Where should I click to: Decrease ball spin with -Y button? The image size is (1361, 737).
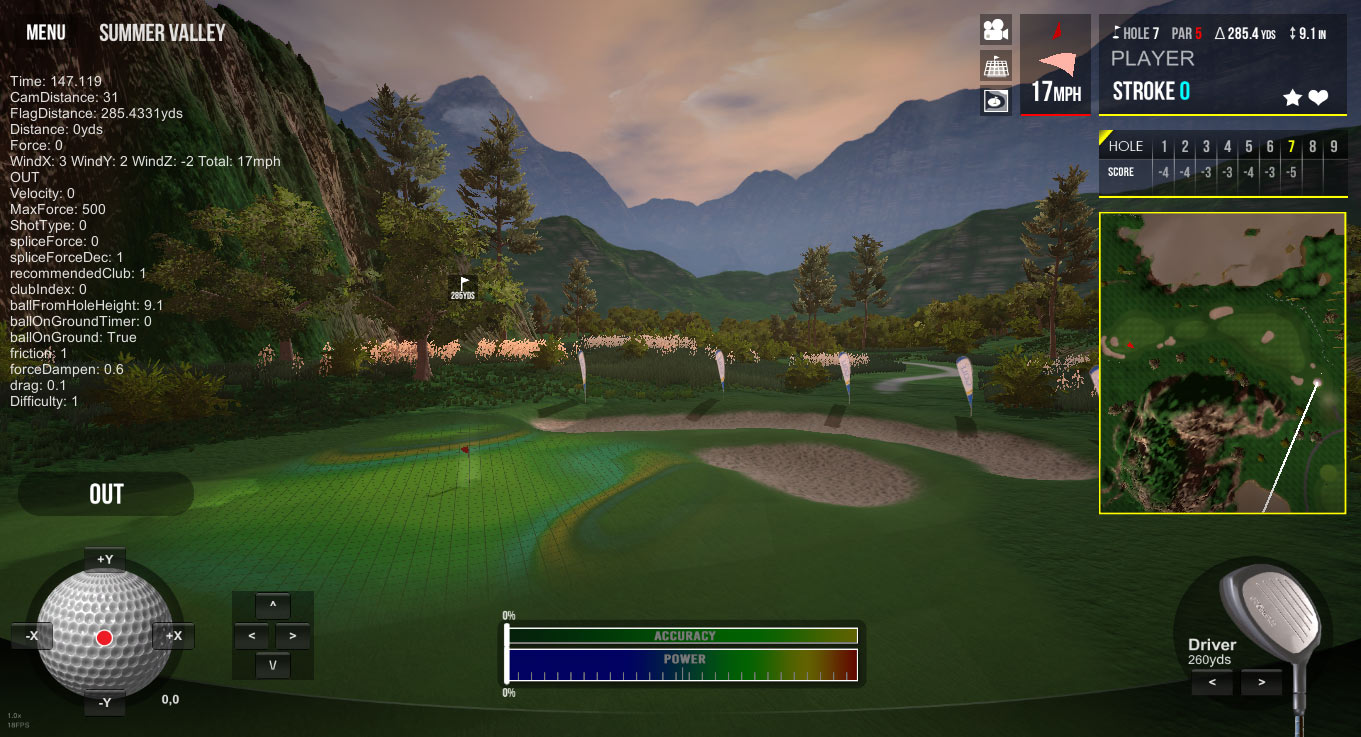tap(104, 703)
